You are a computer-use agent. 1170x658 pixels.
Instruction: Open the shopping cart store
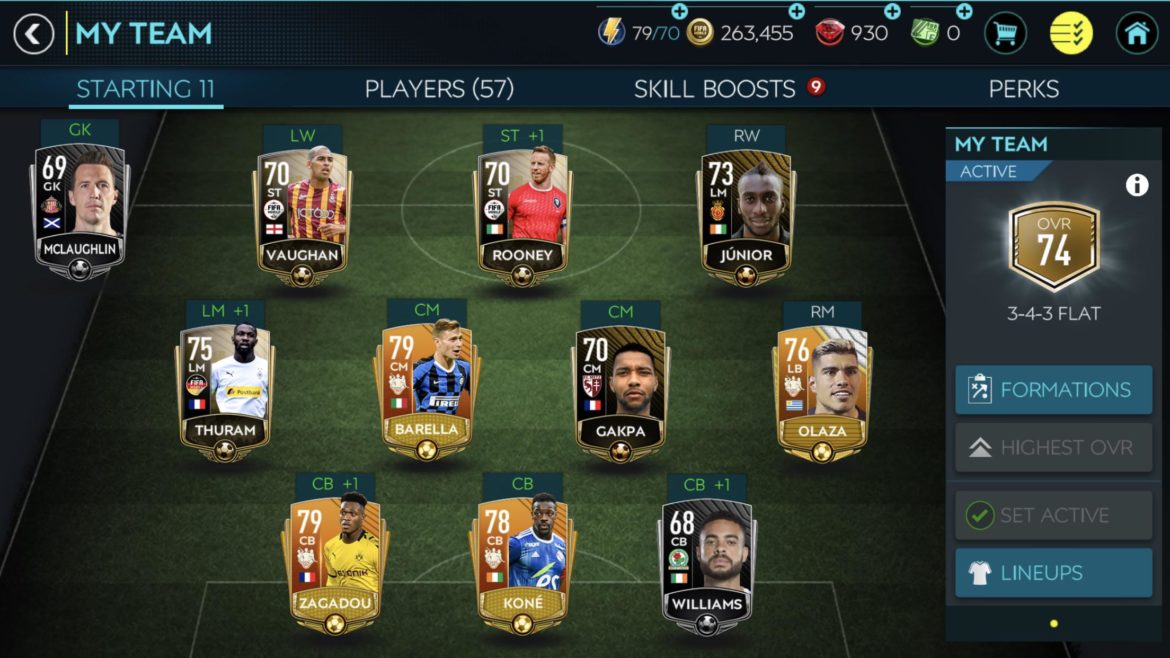point(1005,34)
